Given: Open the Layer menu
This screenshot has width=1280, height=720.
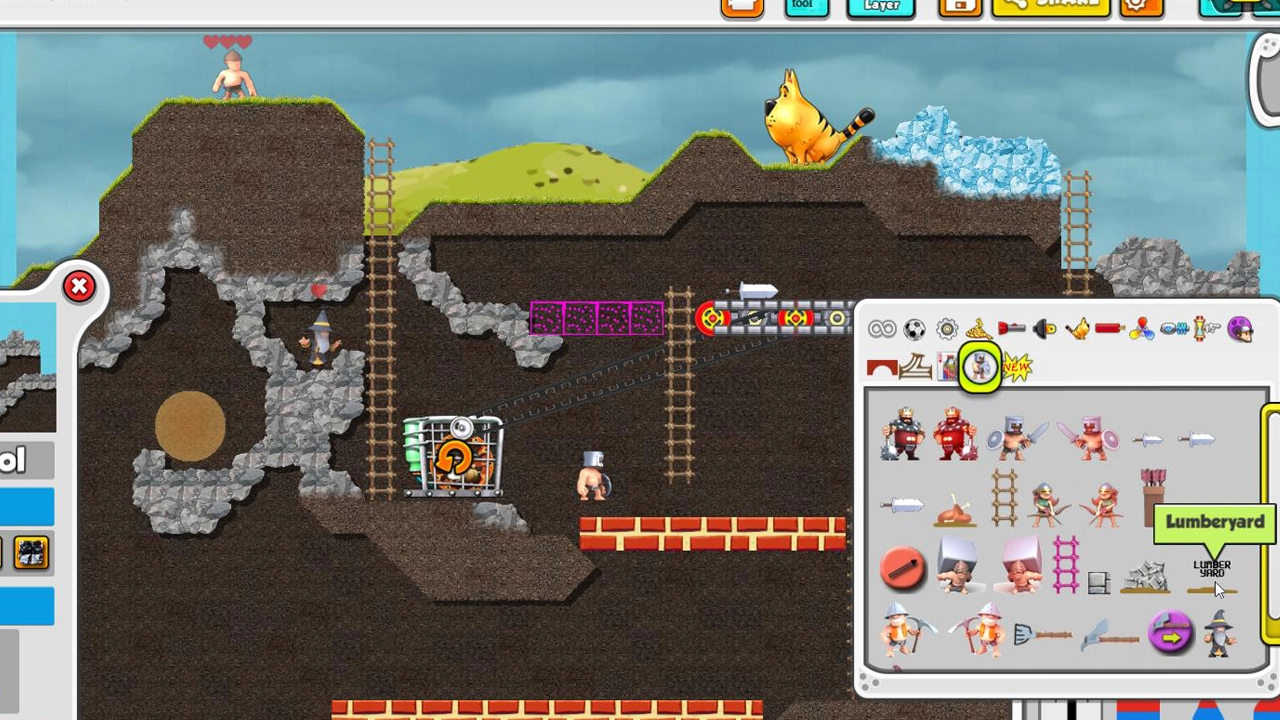Looking at the screenshot, I should (881, 7).
